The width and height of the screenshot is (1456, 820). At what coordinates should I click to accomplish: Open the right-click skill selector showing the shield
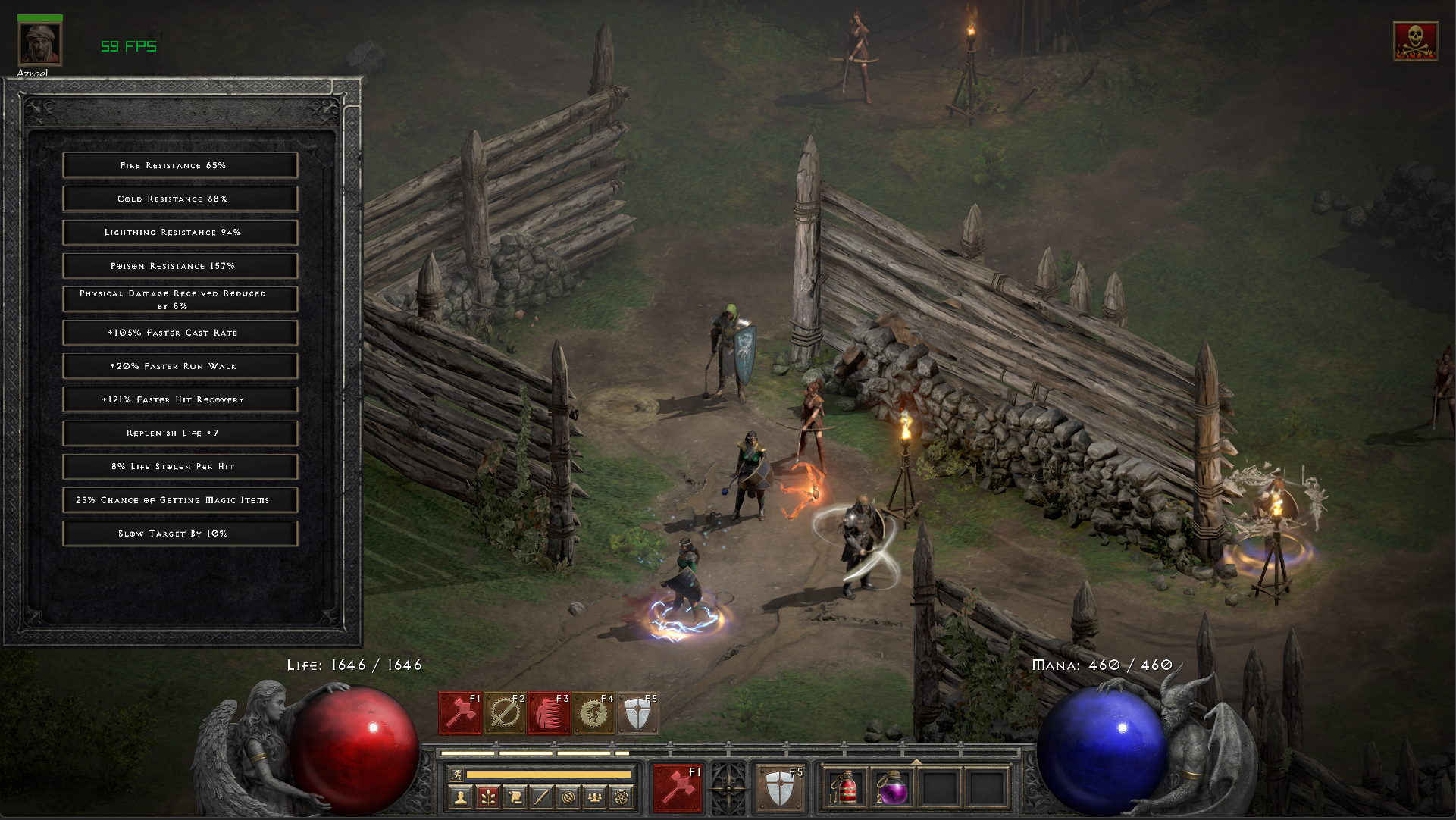point(780,788)
